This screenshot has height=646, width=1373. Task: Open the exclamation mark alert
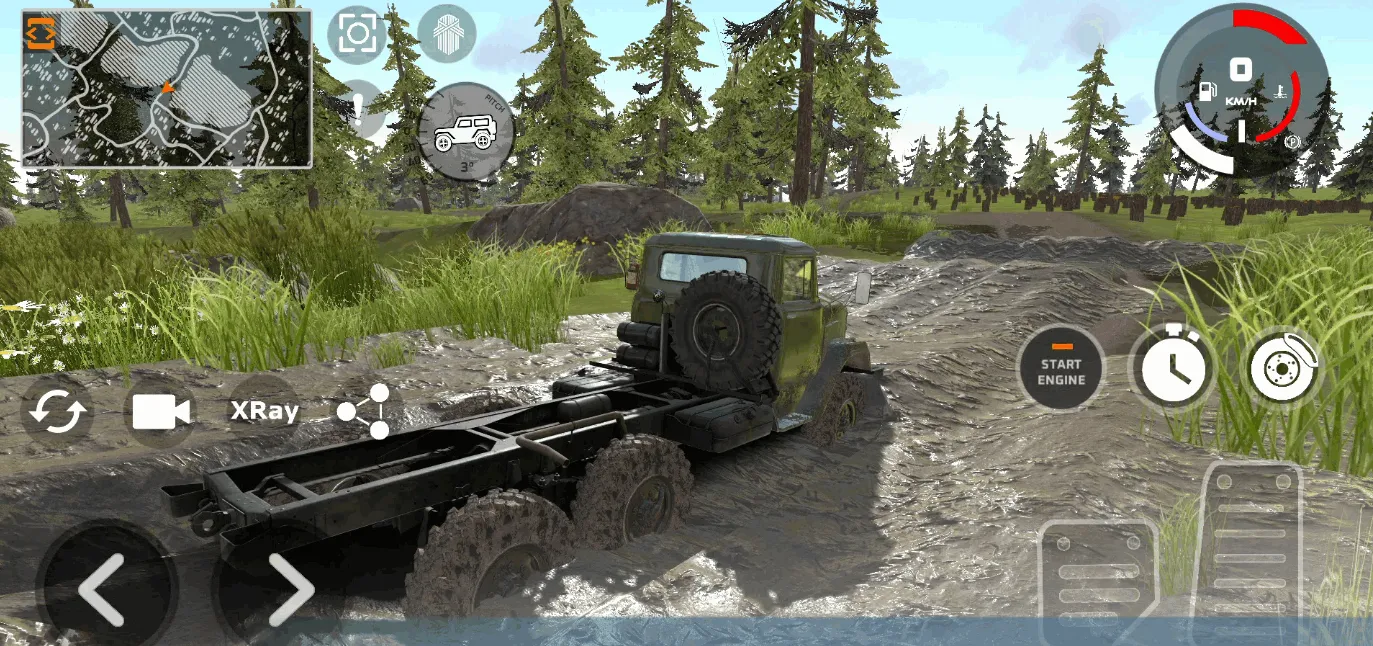tap(360, 108)
